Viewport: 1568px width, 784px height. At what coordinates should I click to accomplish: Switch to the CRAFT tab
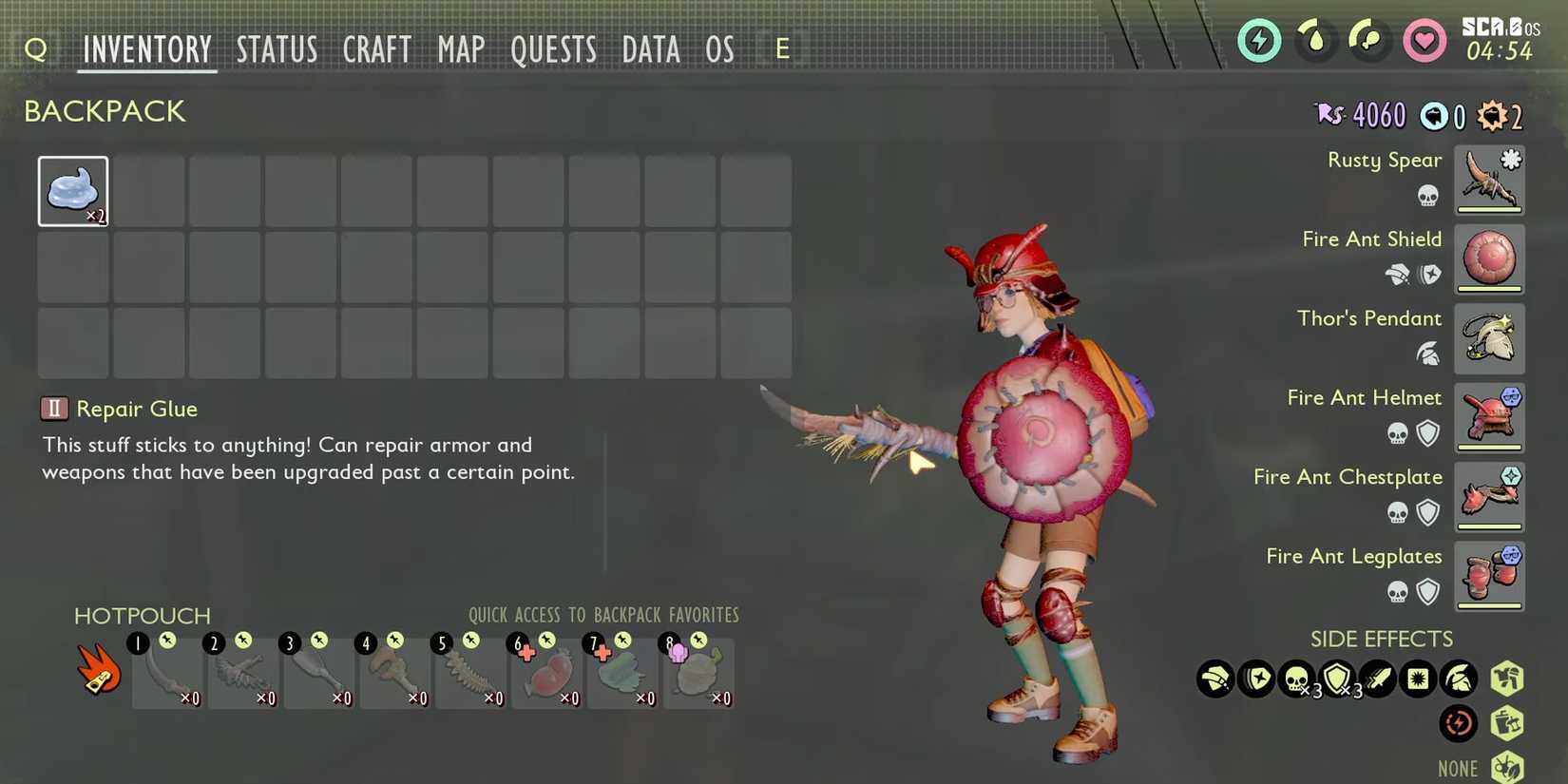point(376,49)
